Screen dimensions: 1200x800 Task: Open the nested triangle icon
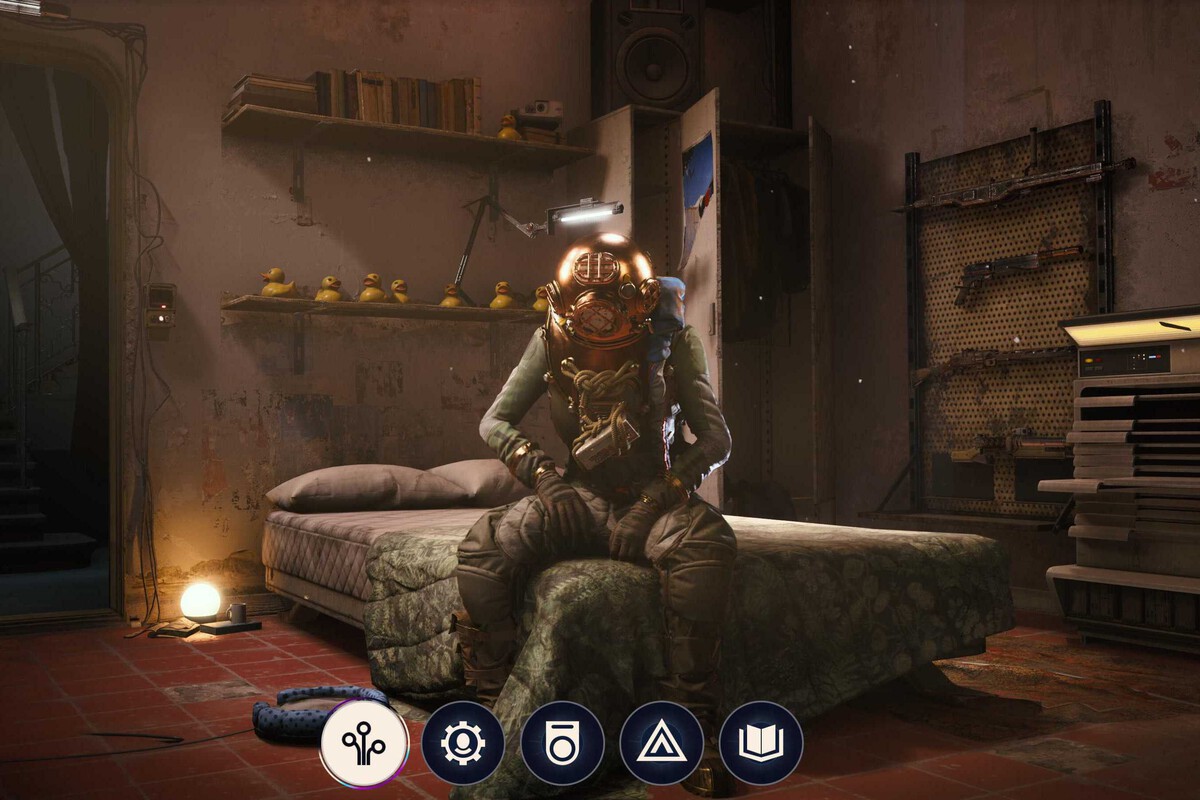click(x=661, y=743)
